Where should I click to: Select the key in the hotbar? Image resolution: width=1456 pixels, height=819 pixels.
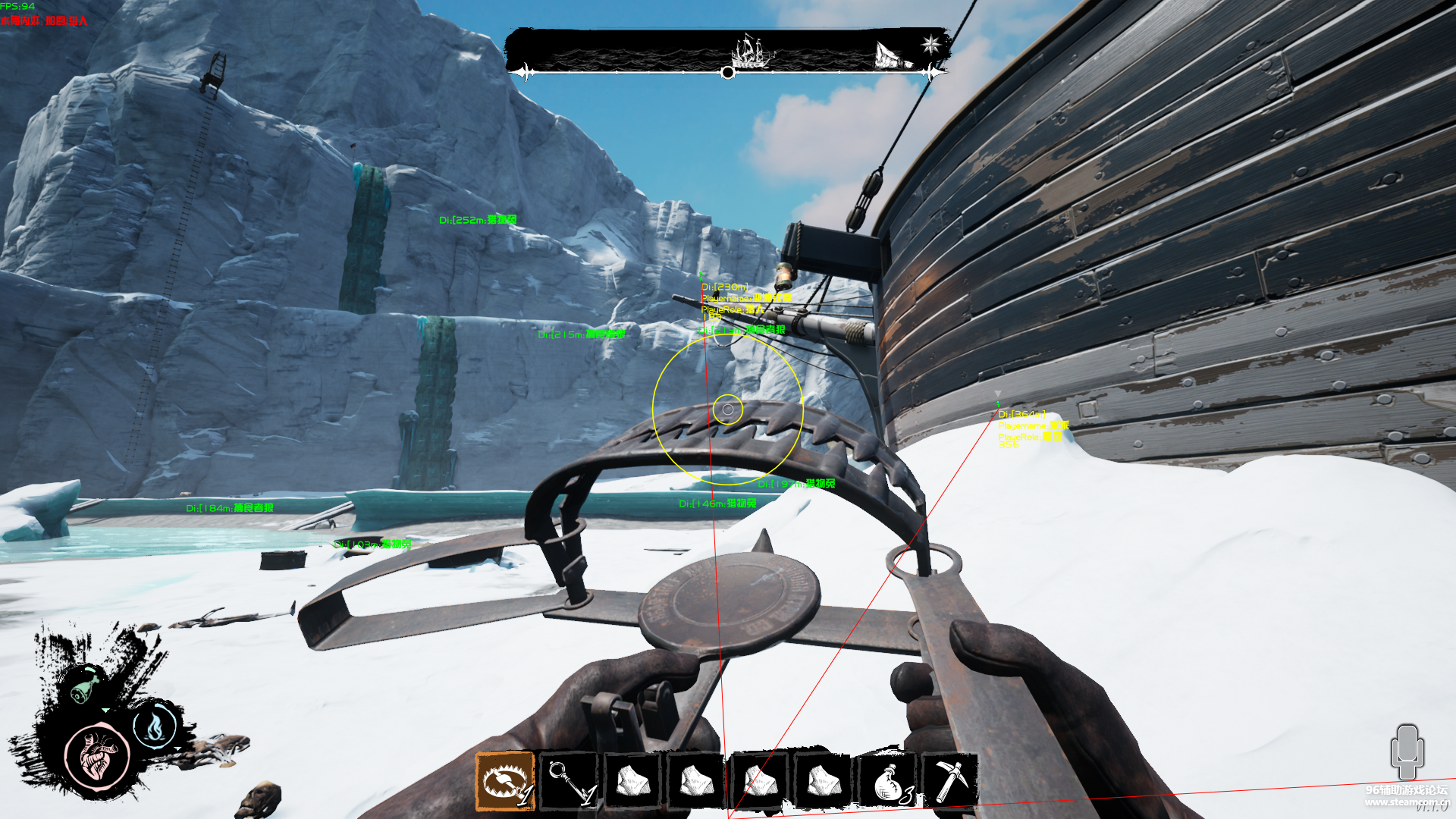570,782
